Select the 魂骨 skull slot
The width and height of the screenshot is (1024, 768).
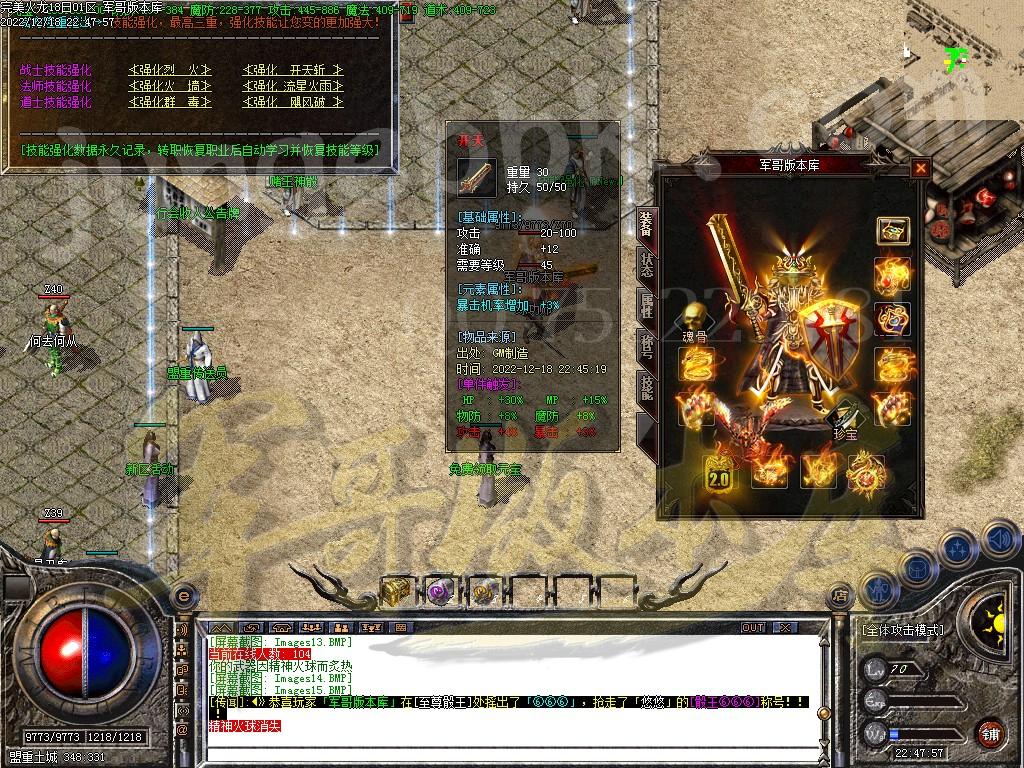[693, 320]
